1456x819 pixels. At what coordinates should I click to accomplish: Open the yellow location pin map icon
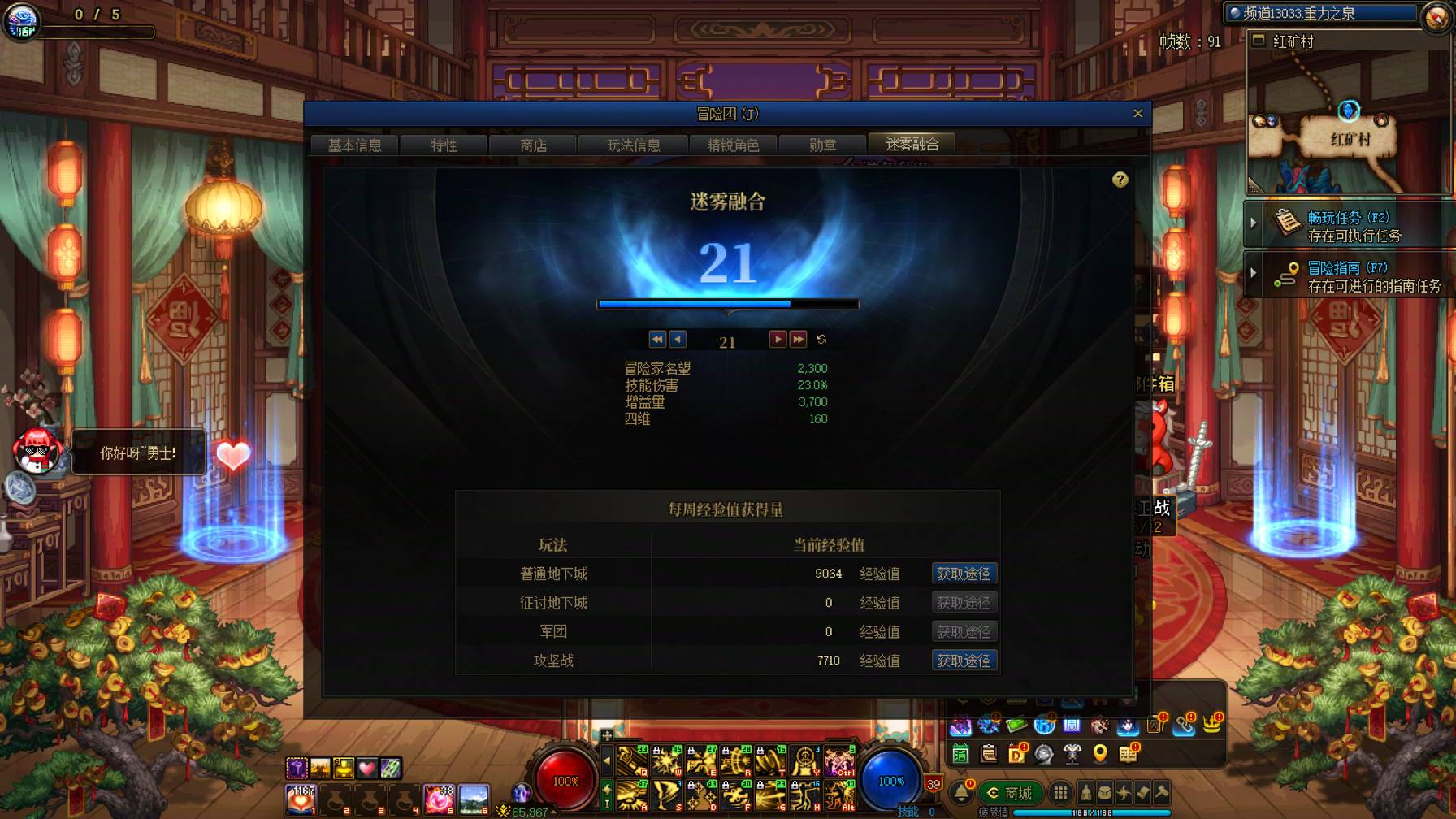(x=1102, y=755)
